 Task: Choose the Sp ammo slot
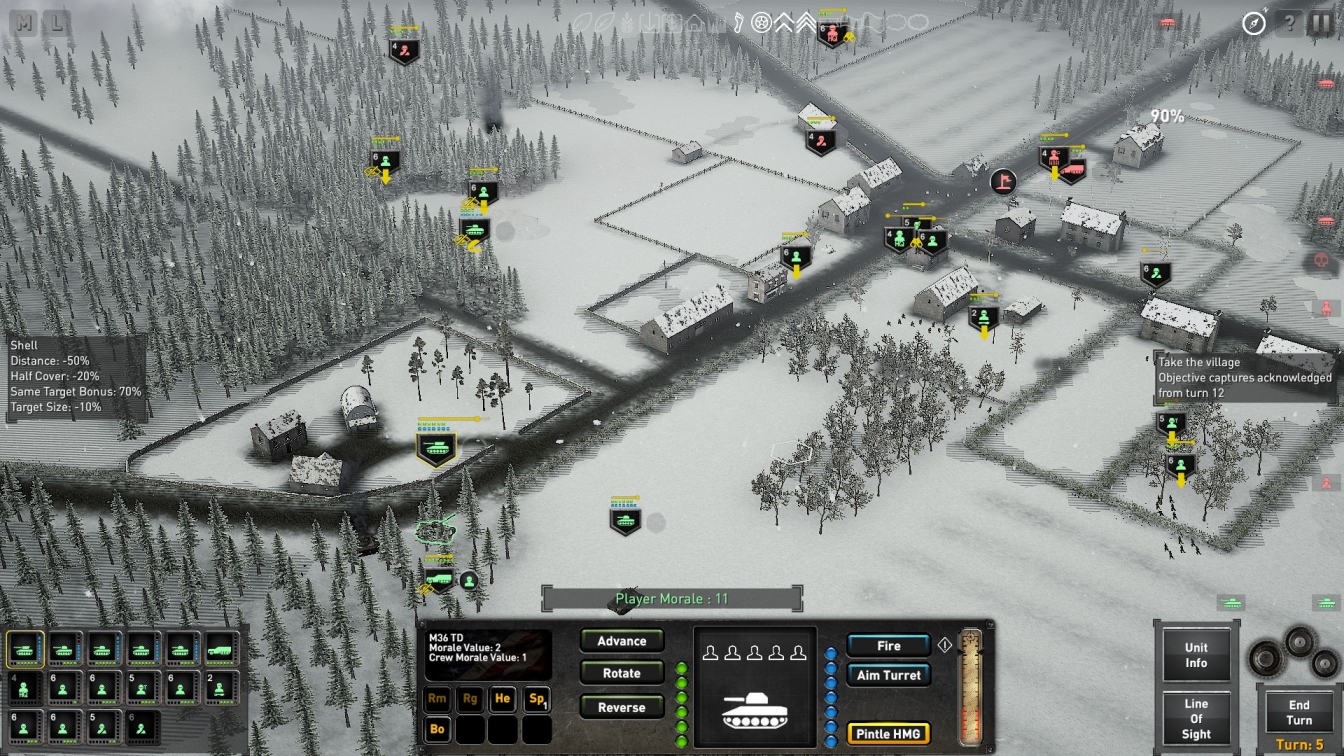[x=536, y=699]
